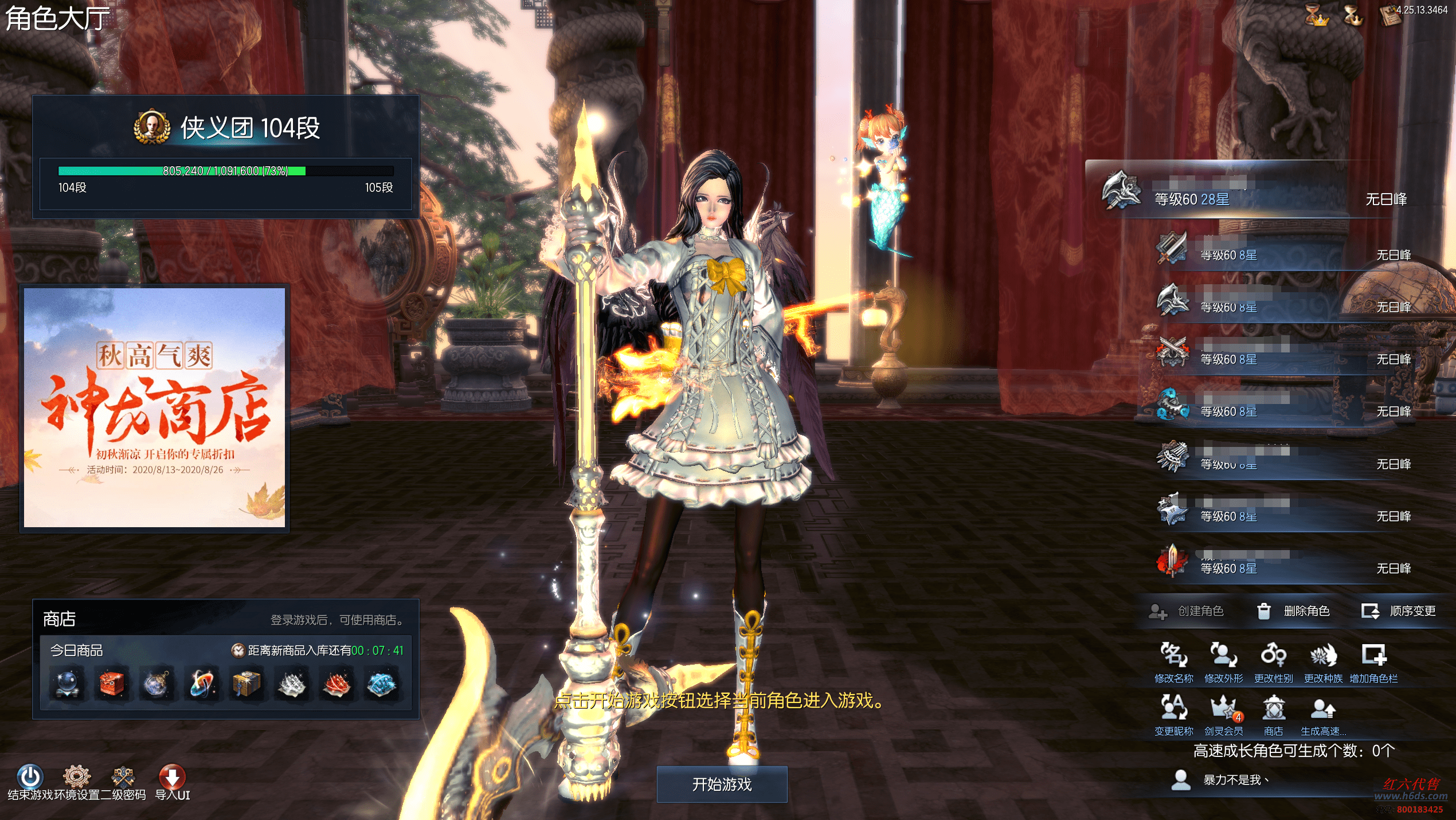
Task: Open the 变更昵称 nickname change option
Action: tap(1173, 709)
